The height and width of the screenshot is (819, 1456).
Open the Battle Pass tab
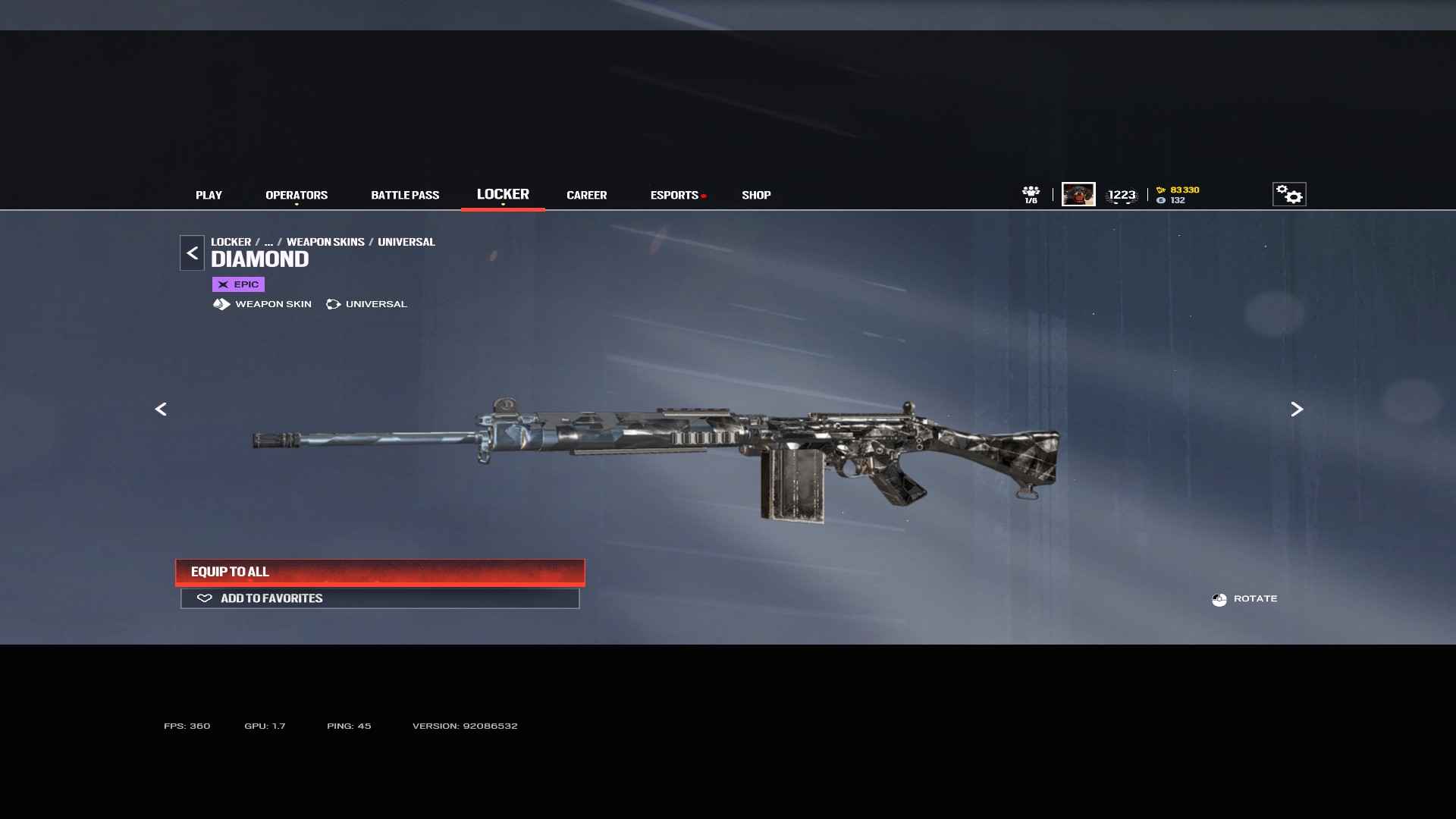click(405, 195)
